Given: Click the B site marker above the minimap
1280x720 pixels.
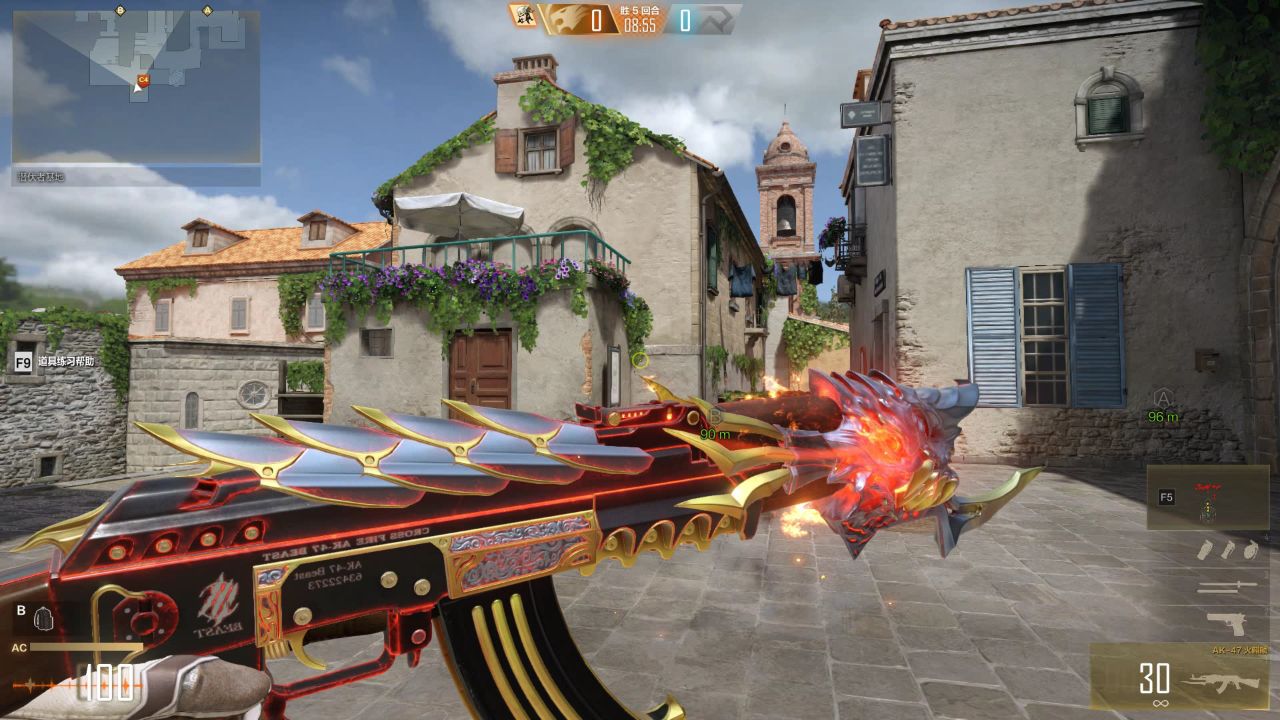Looking at the screenshot, I should [120, 10].
